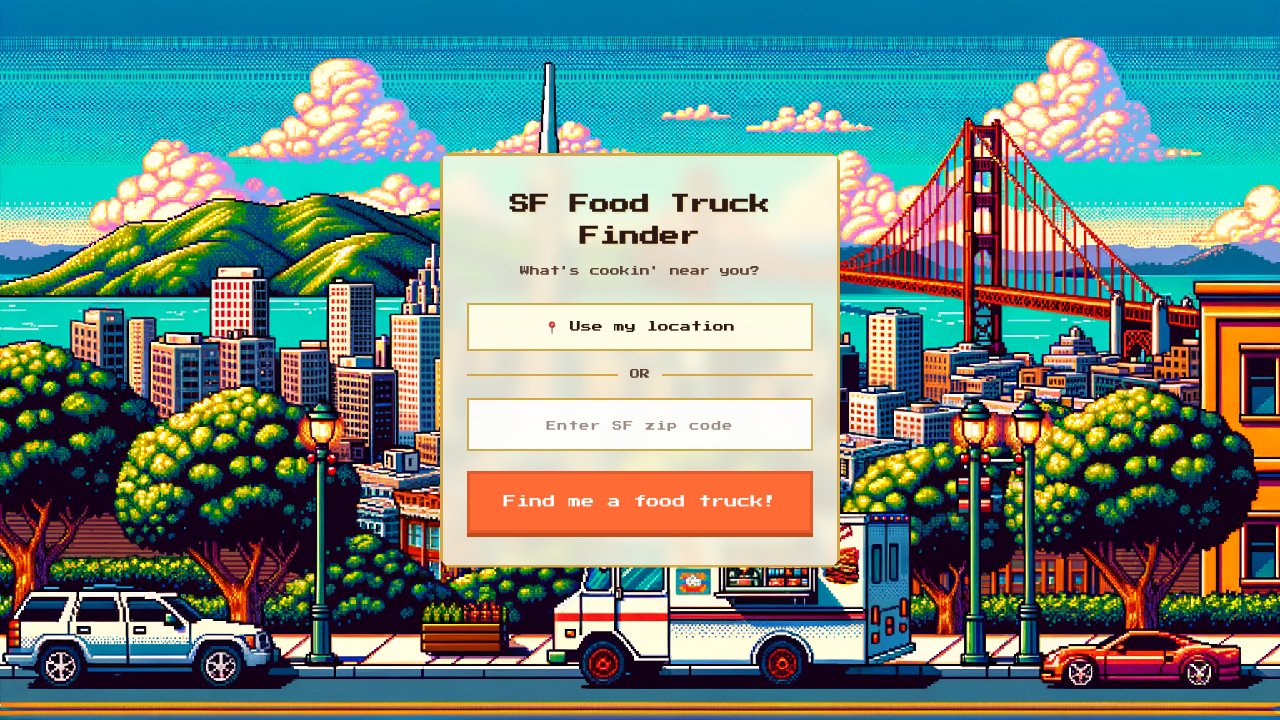The image size is (1280, 720).
Task: Select the Enter SF zip code input field
Action: point(640,424)
